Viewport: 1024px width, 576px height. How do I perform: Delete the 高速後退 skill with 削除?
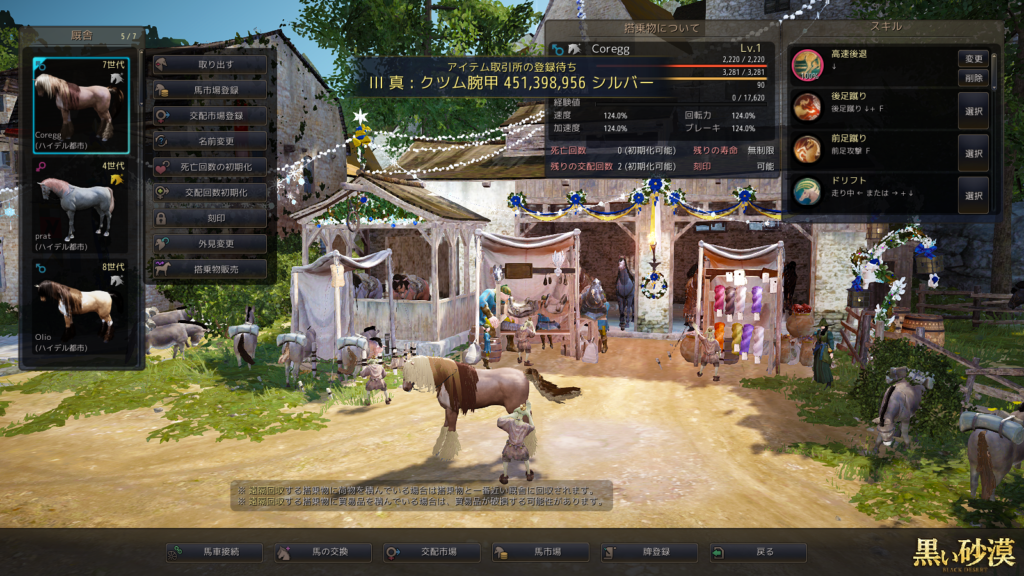973,77
